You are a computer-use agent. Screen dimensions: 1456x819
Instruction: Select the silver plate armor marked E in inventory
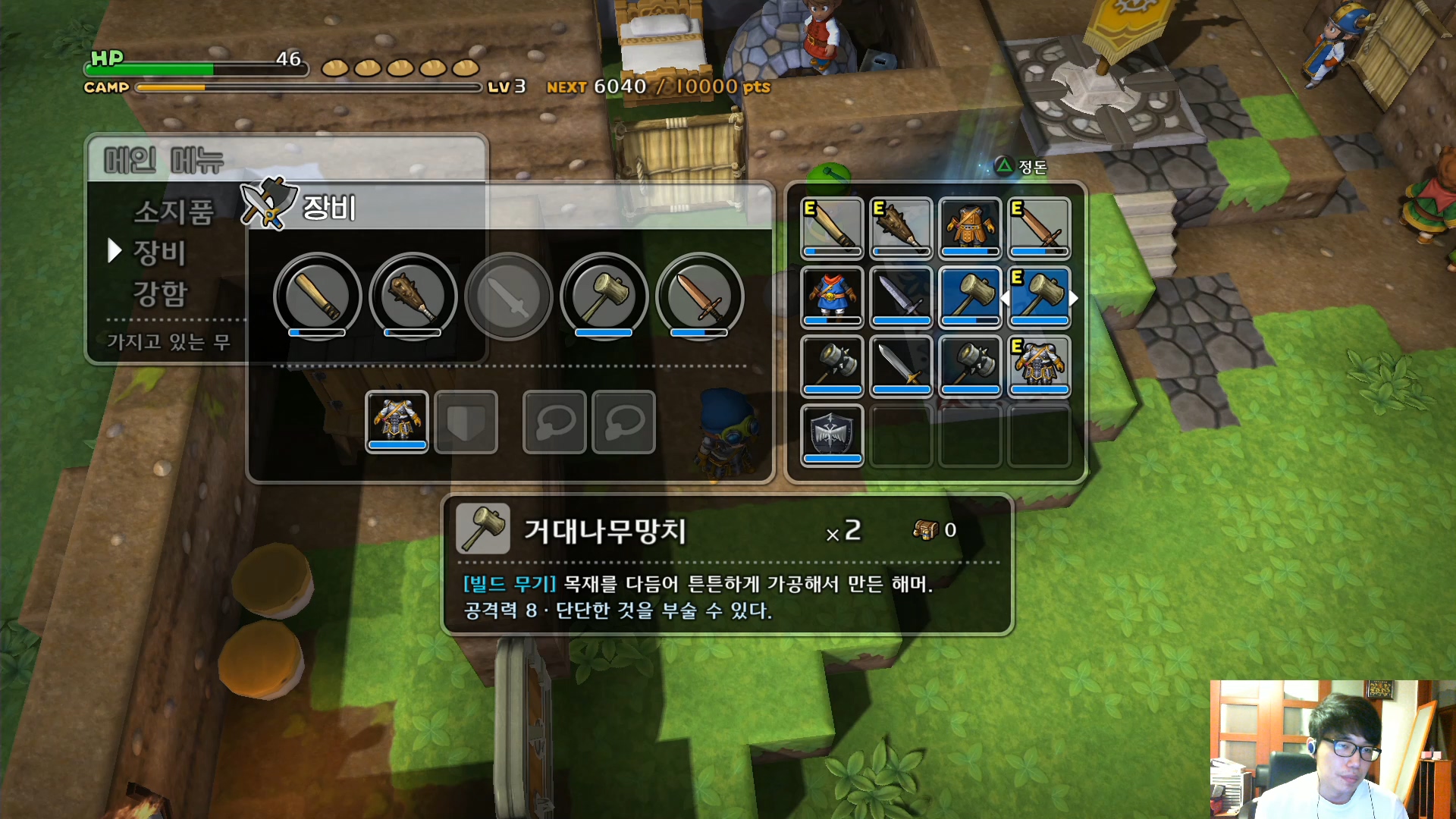tap(1039, 366)
